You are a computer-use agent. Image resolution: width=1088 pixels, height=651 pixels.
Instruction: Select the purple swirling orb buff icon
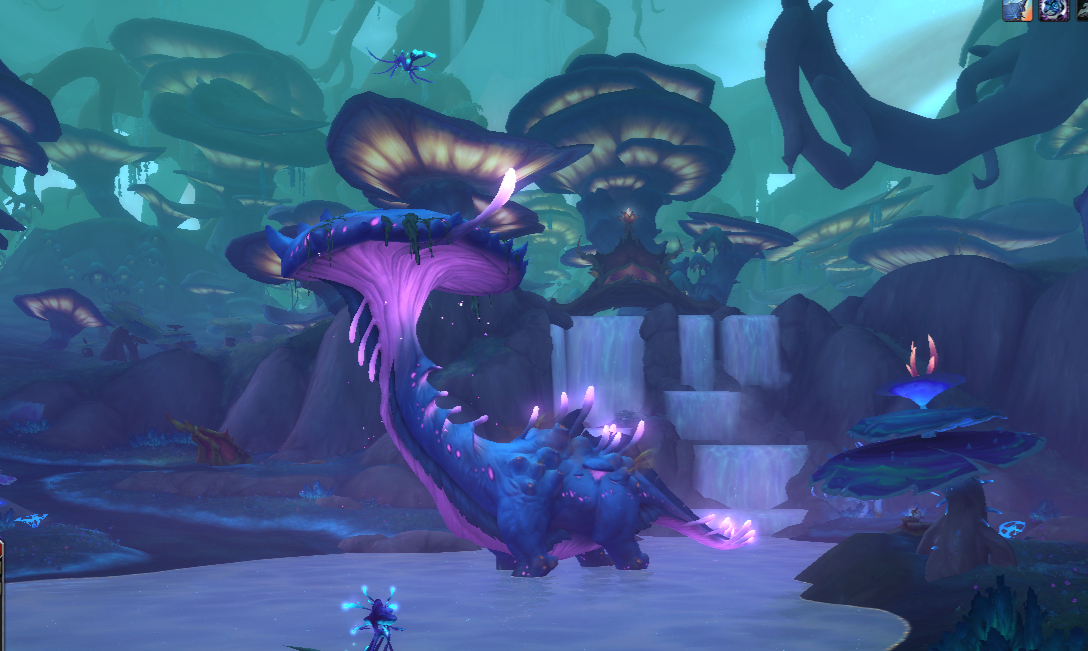point(1052,9)
